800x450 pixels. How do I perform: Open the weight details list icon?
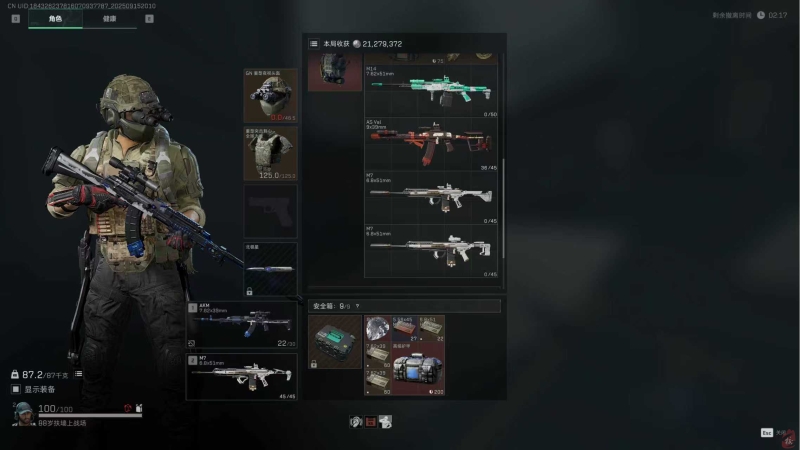78,374
